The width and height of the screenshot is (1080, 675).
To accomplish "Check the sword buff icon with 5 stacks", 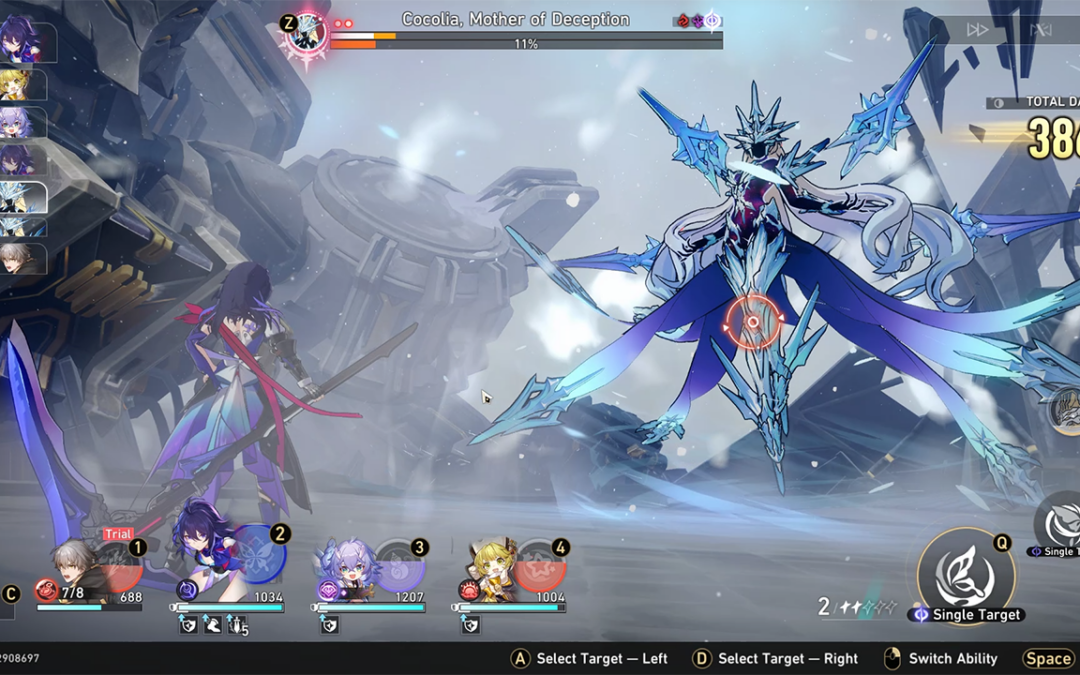I will point(237,626).
